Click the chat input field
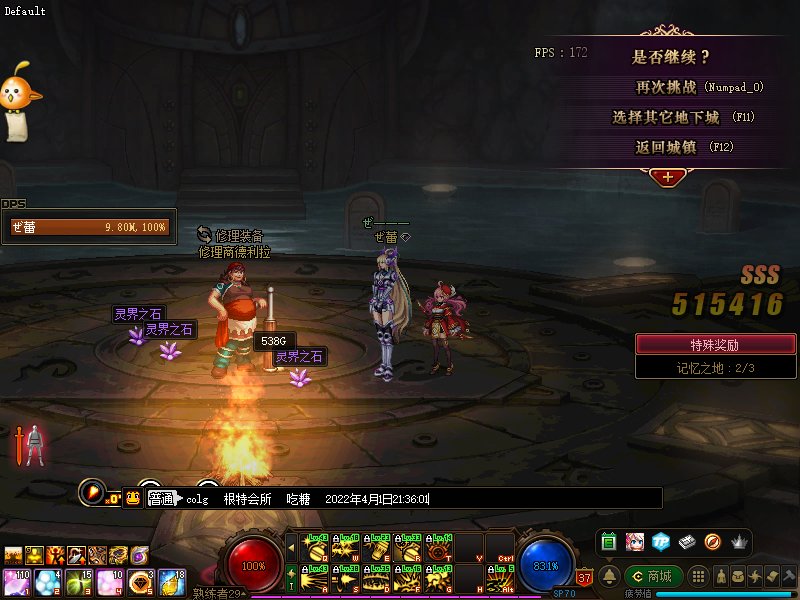The width and height of the screenshot is (800, 600). [540, 498]
